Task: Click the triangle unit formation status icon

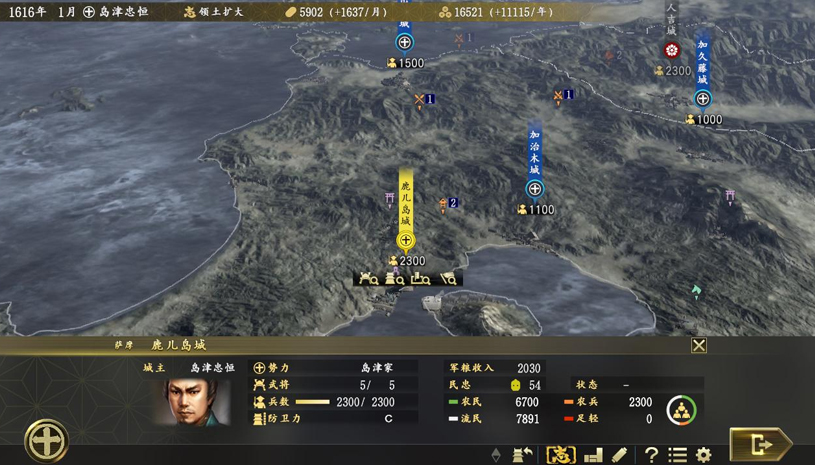Action: click(x=681, y=409)
